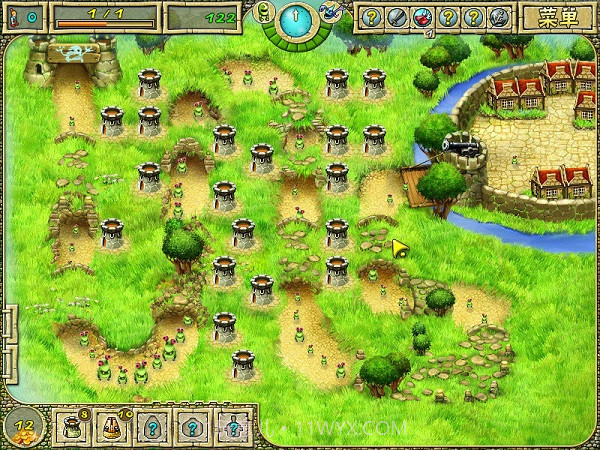This screenshot has height=450, width=600.
Task: Open the 菜單 menu button
Action: (x=558, y=16)
